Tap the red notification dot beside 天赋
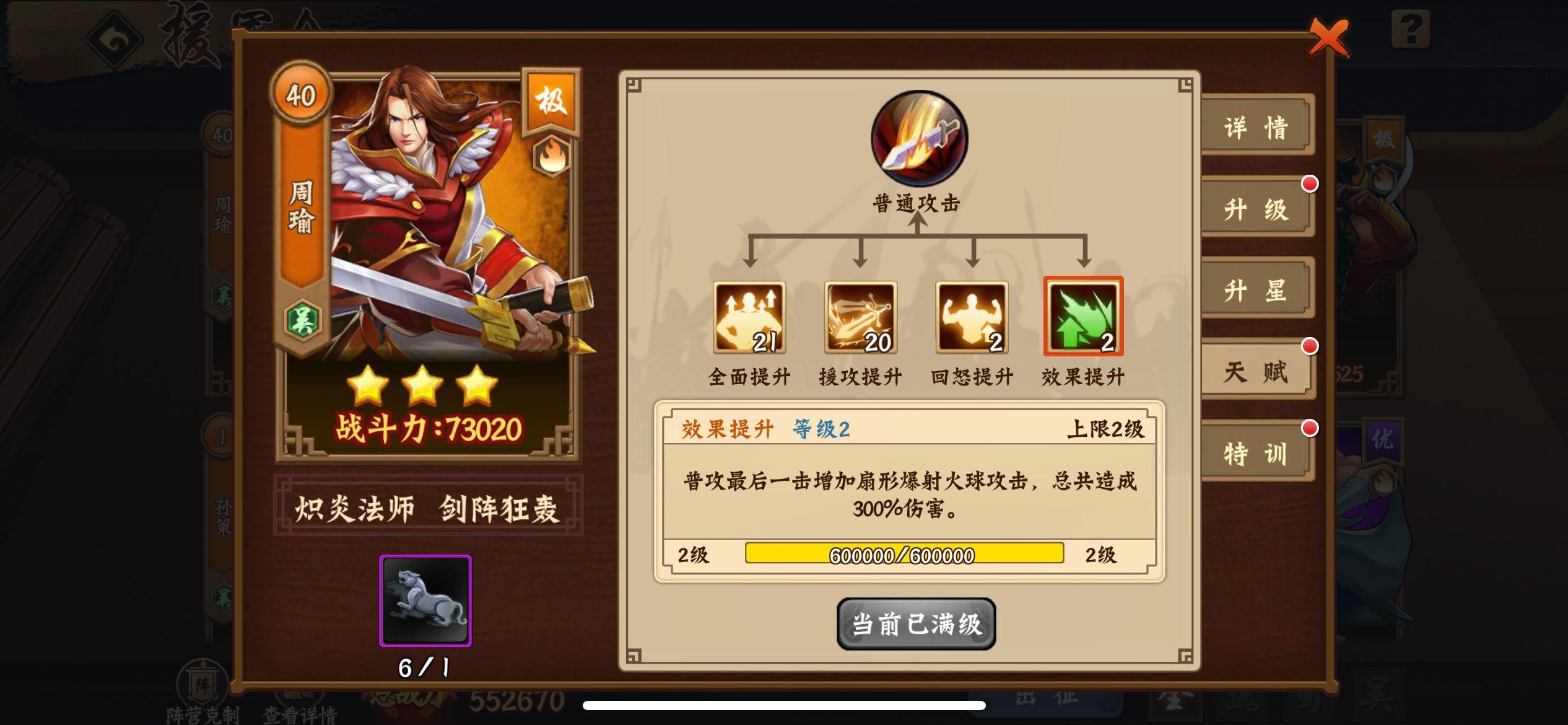1568x725 pixels. (1309, 347)
